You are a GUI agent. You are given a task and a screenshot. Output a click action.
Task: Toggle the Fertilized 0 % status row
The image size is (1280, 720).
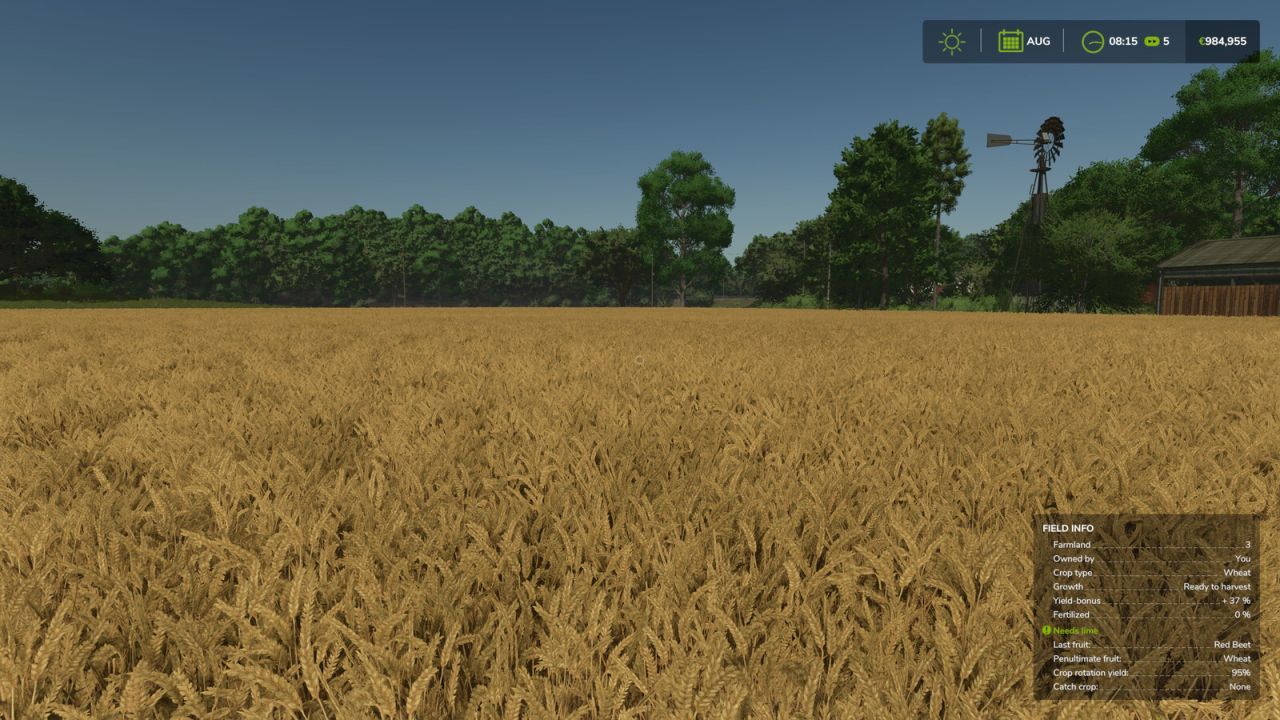(x=1150, y=615)
